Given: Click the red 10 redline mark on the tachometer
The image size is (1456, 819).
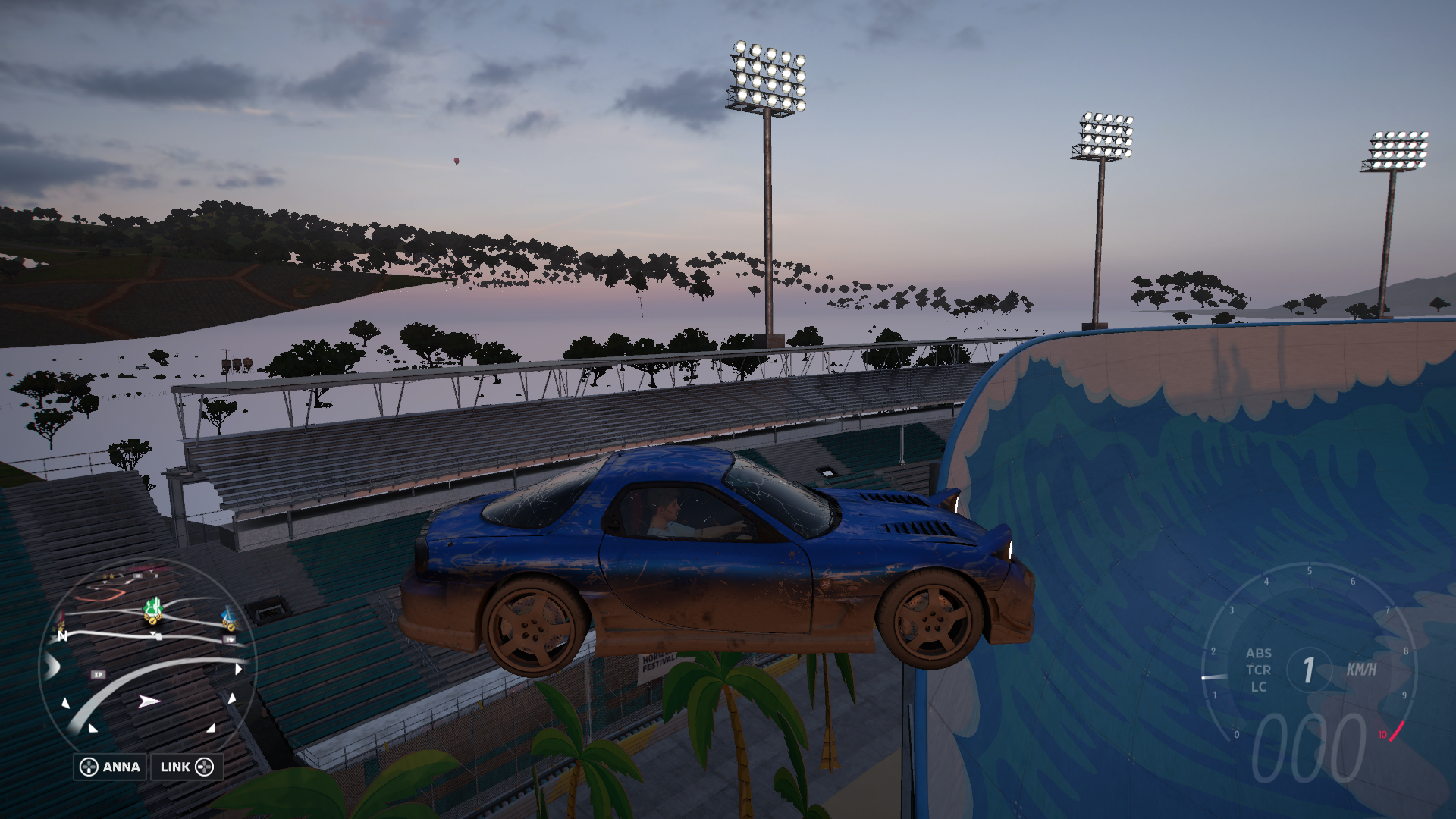Looking at the screenshot, I should pyautogui.click(x=1382, y=734).
